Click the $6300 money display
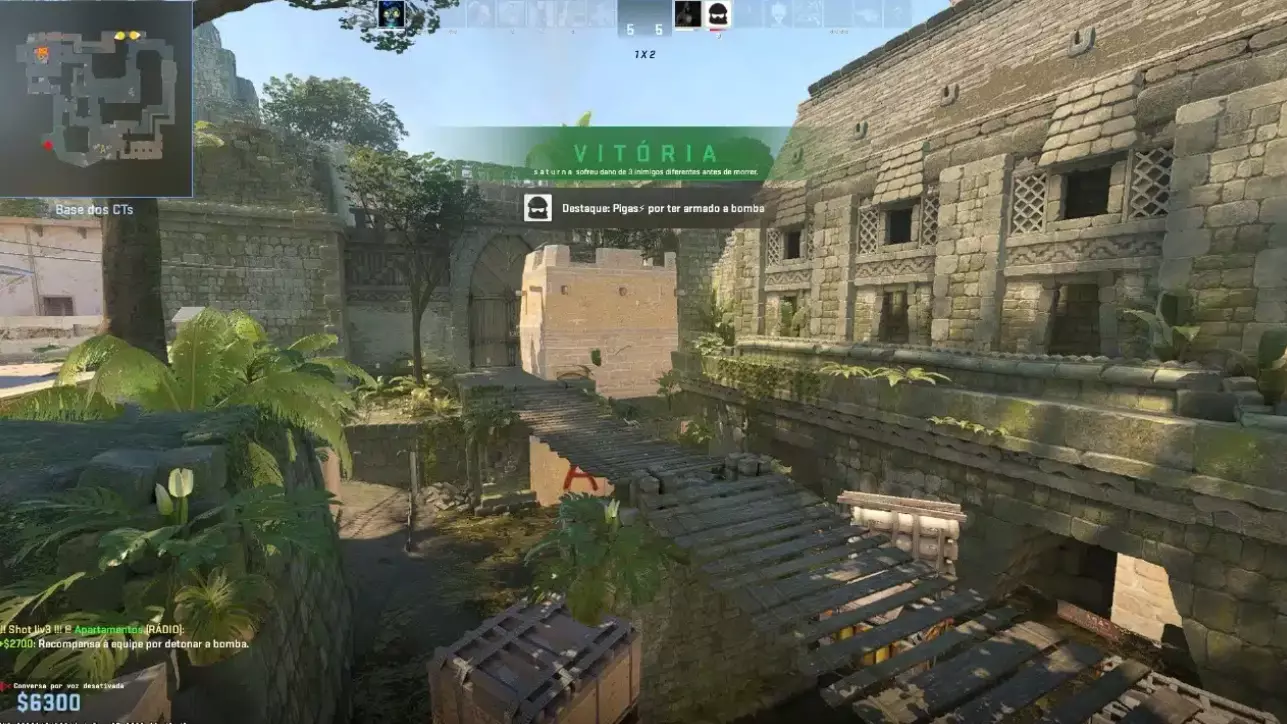Screen dimensions: 1287x724 [x=47, y=700]
